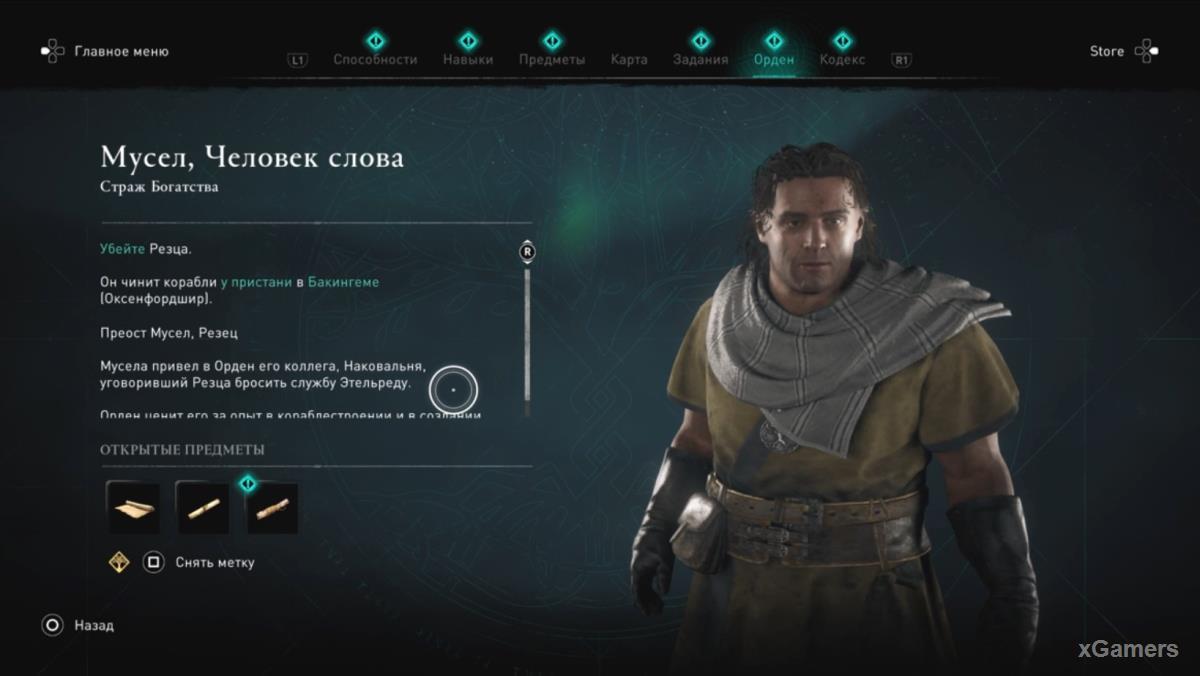Select the scroll clue with the teal badge
Screen dimensions: 1200x676
click(272, 508)
